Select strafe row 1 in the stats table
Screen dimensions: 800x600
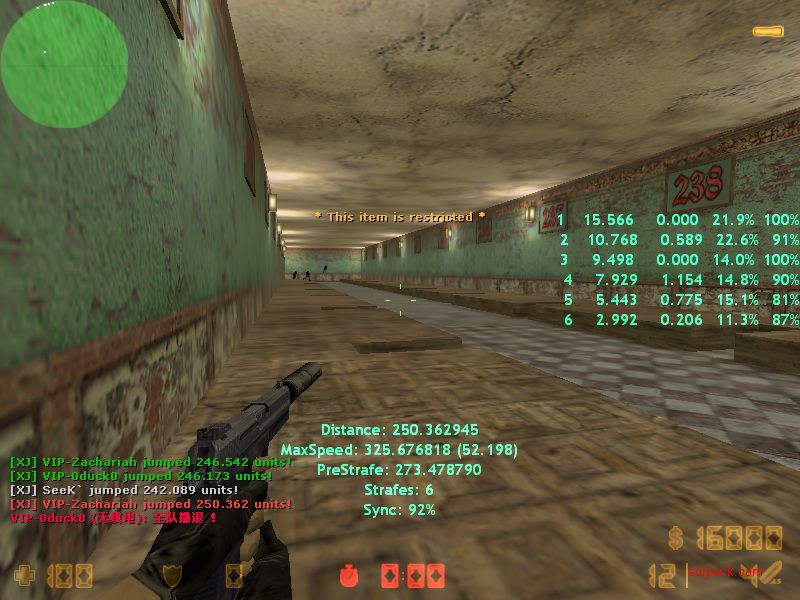click(x=678, y=220)
